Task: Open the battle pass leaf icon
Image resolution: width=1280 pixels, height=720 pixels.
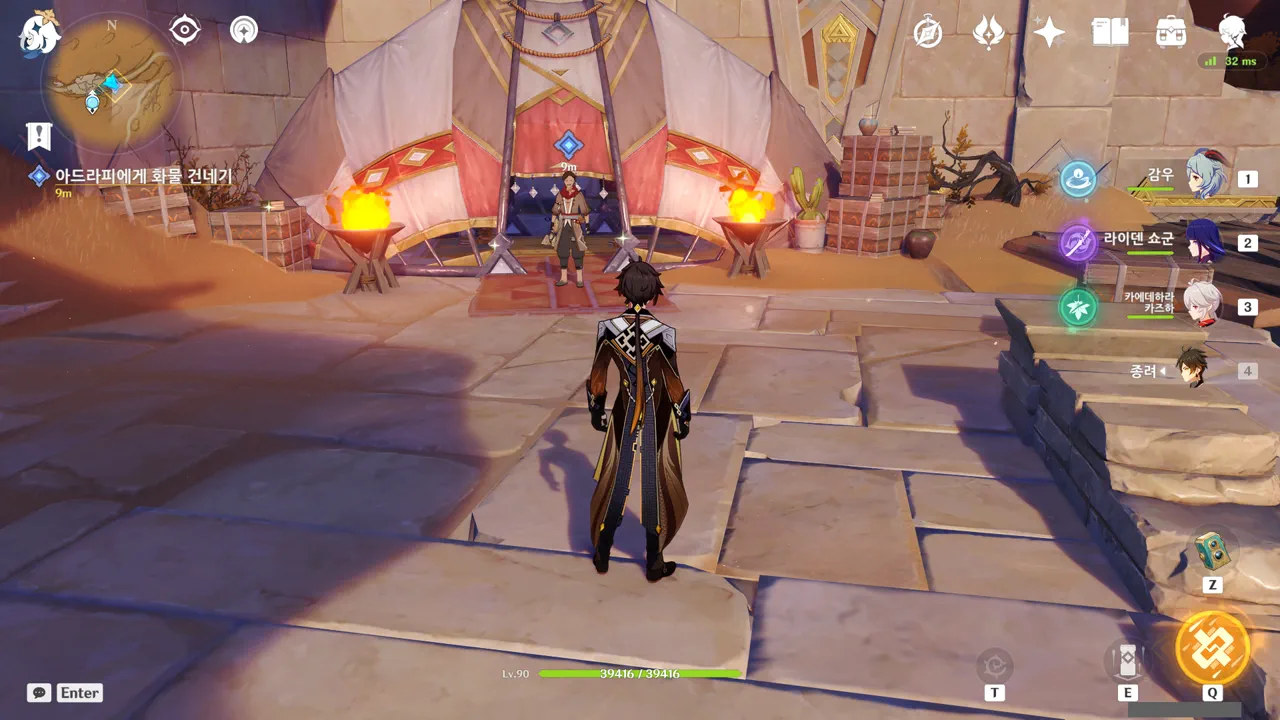Action: point(989,33)
